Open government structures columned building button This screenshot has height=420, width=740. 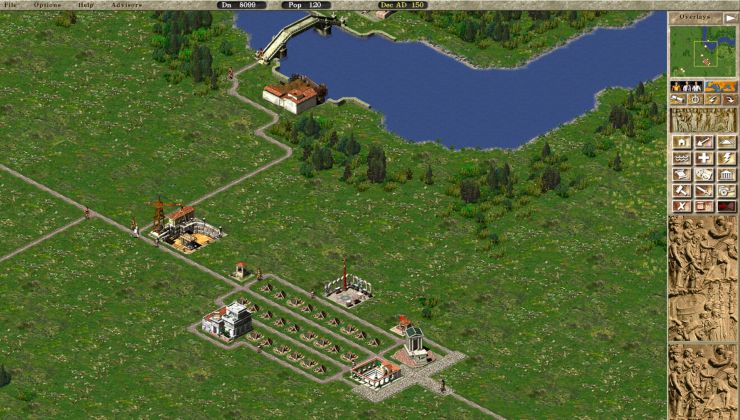pyautogui.click(x=727, y=174)
